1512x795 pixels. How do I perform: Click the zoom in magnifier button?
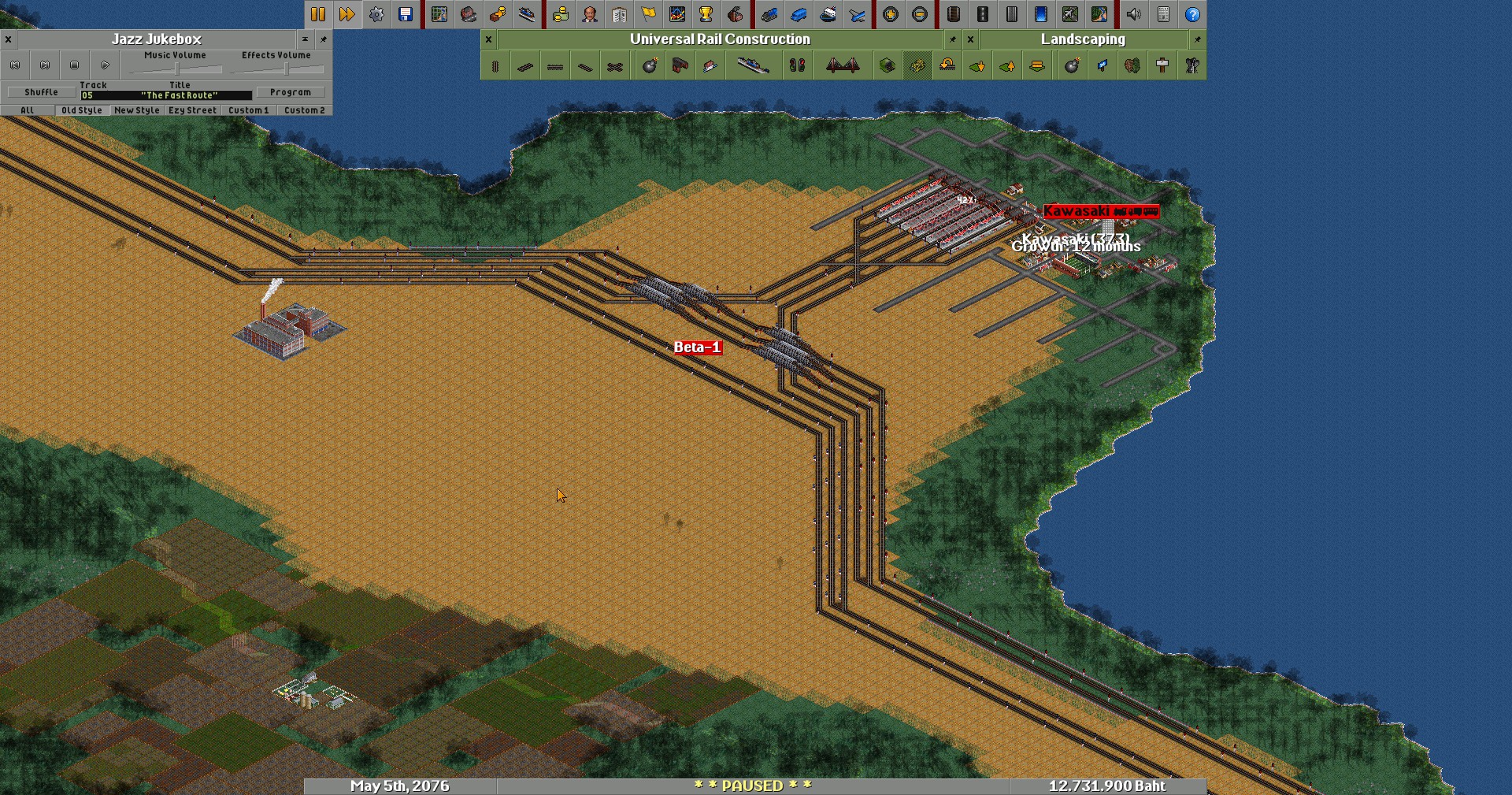point(891,14)
